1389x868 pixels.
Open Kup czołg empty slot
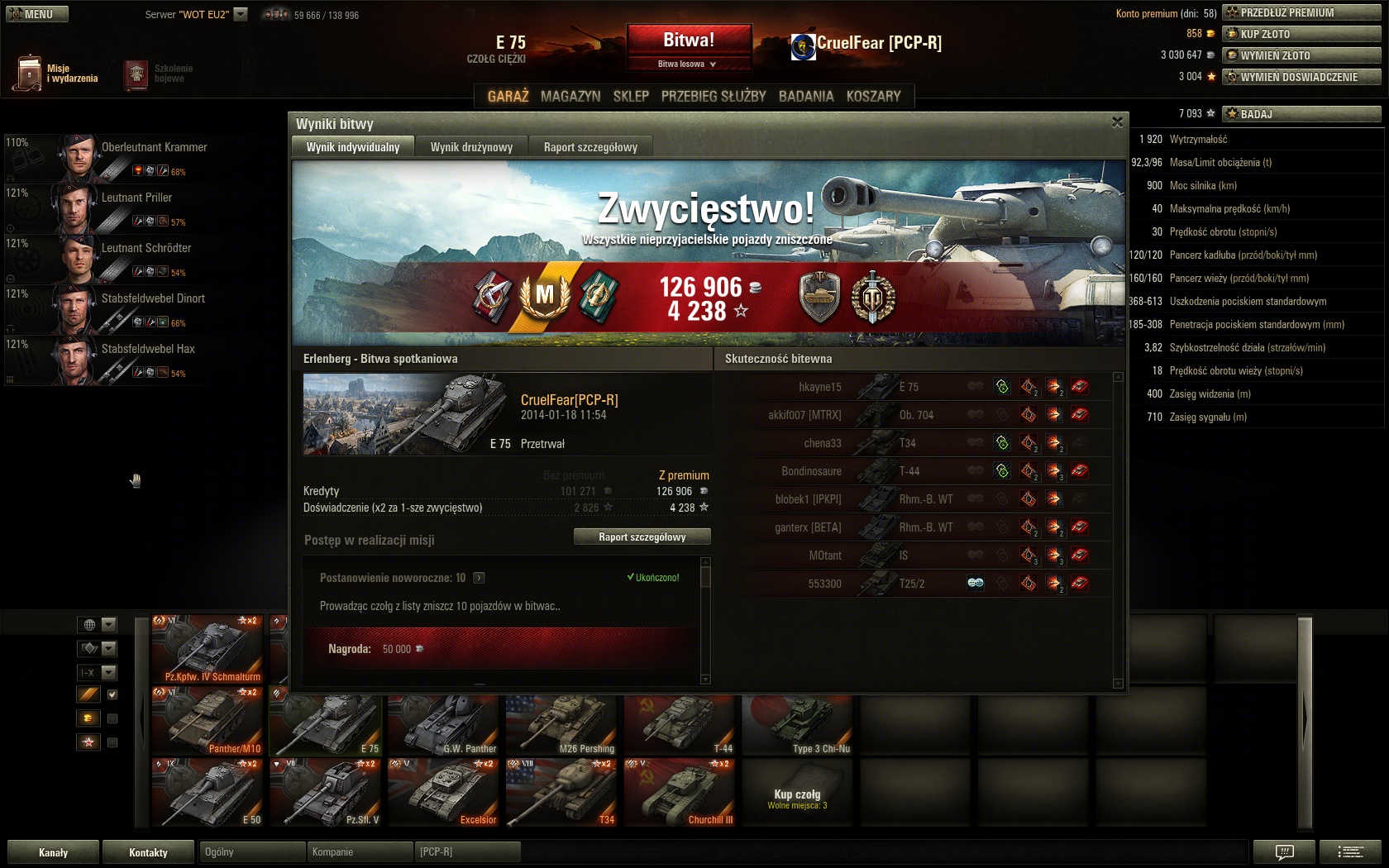(797, 794)
